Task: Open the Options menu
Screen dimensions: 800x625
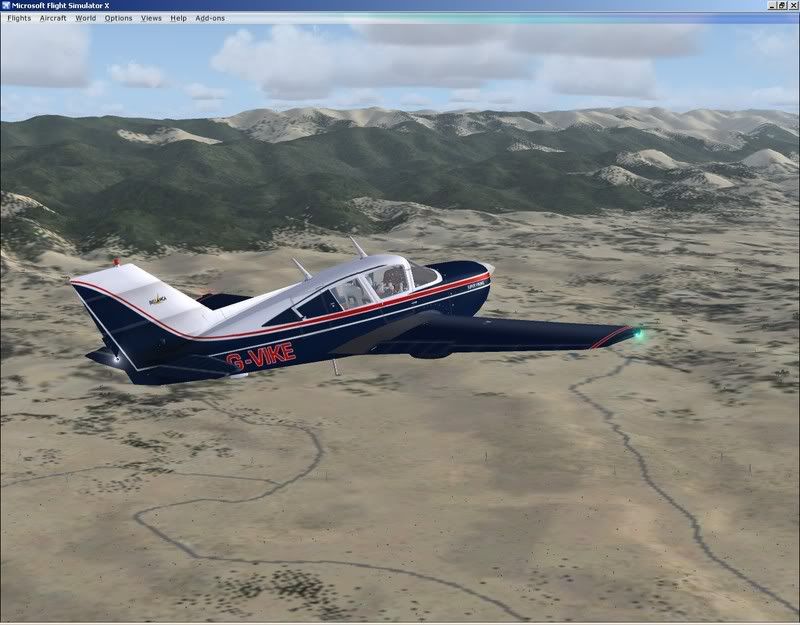Action: (118, 18)
